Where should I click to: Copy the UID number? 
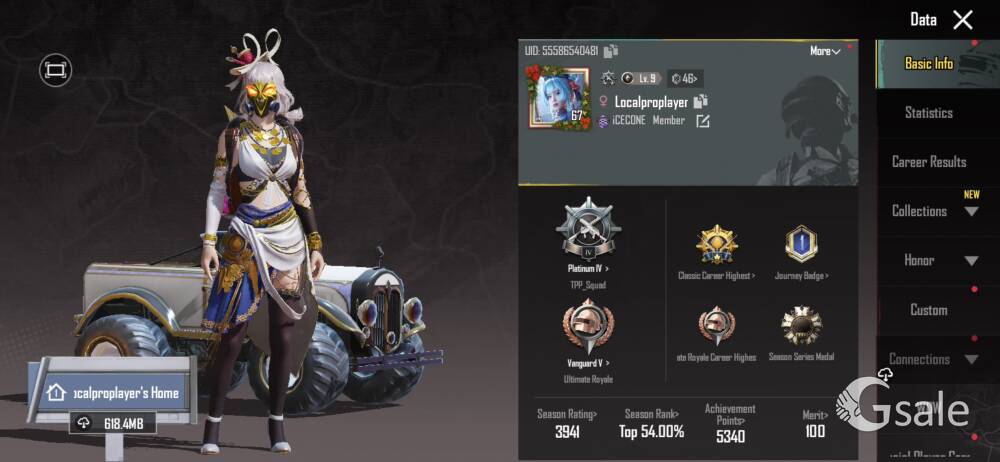pyautogui.click(x=611, y=51)
